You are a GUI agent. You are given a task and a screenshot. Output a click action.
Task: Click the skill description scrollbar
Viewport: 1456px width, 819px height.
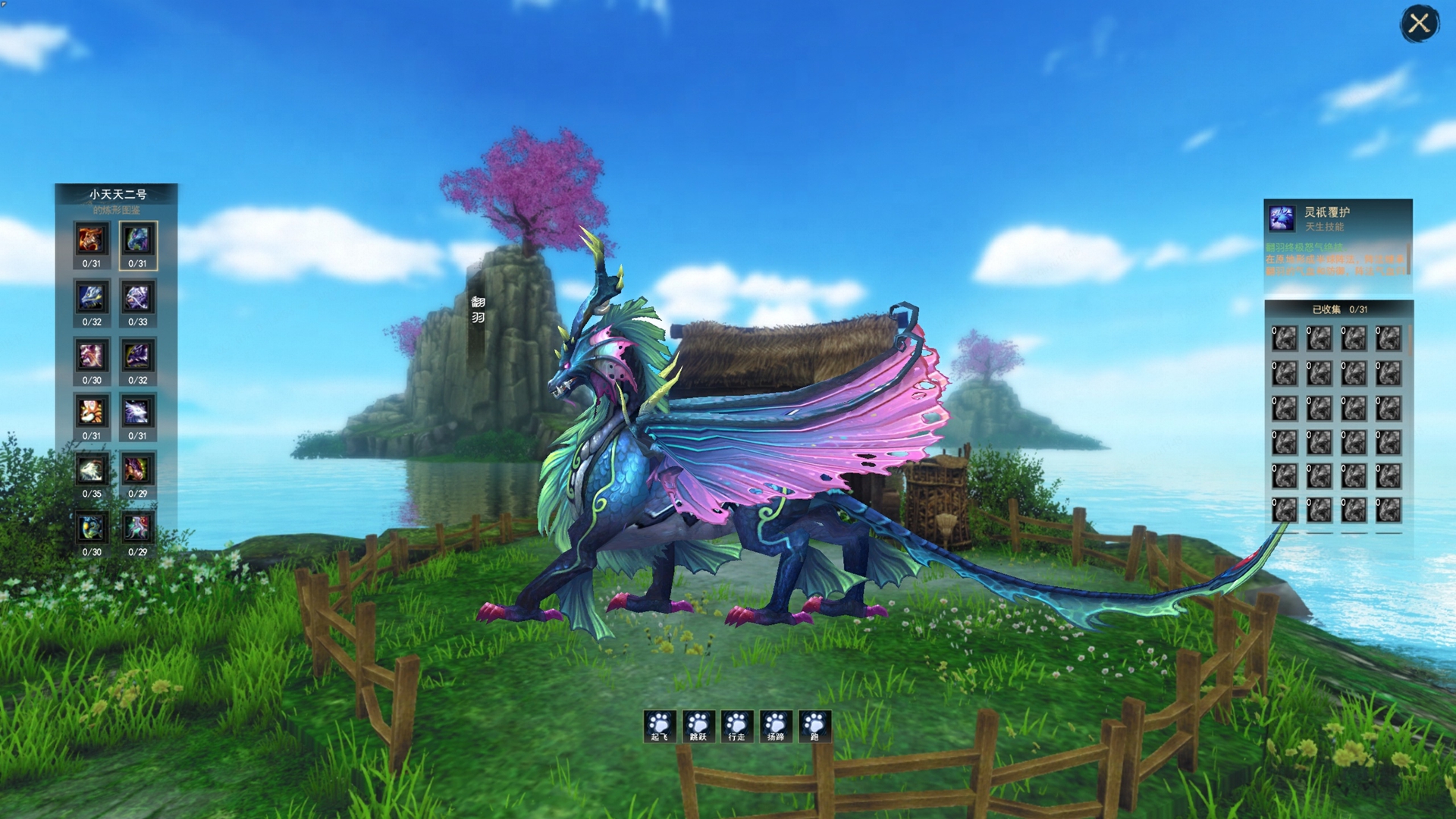click(1409, 258)
